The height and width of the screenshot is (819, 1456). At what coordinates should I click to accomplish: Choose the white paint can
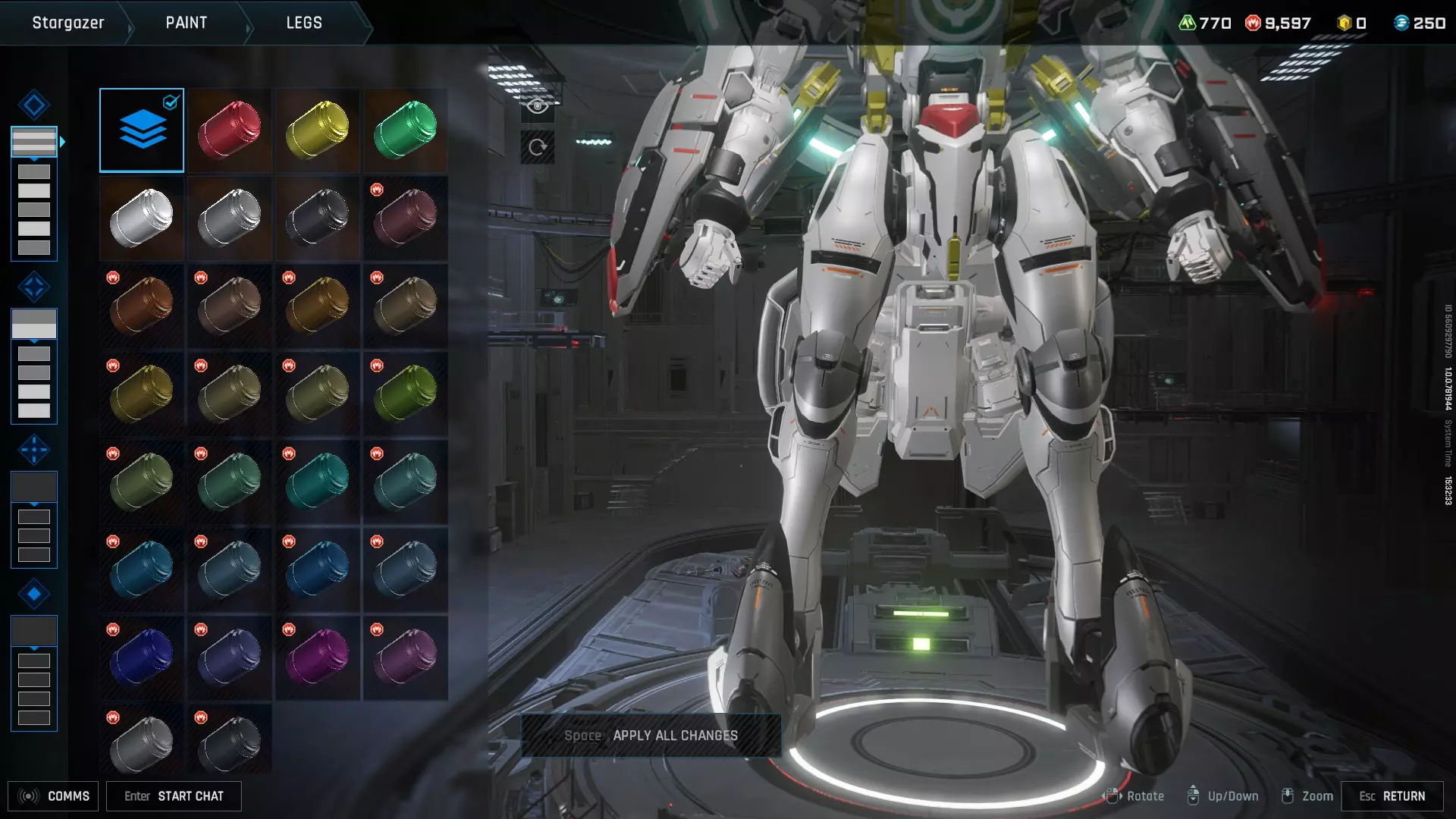[x=142, y=218]
